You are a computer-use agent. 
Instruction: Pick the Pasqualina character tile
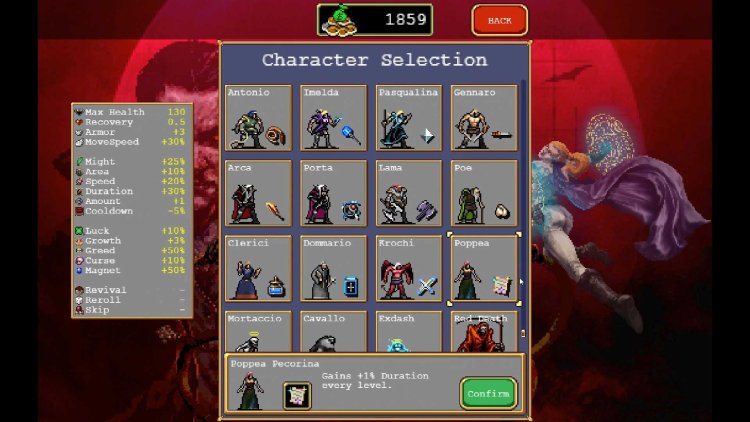tap(409, 118)
